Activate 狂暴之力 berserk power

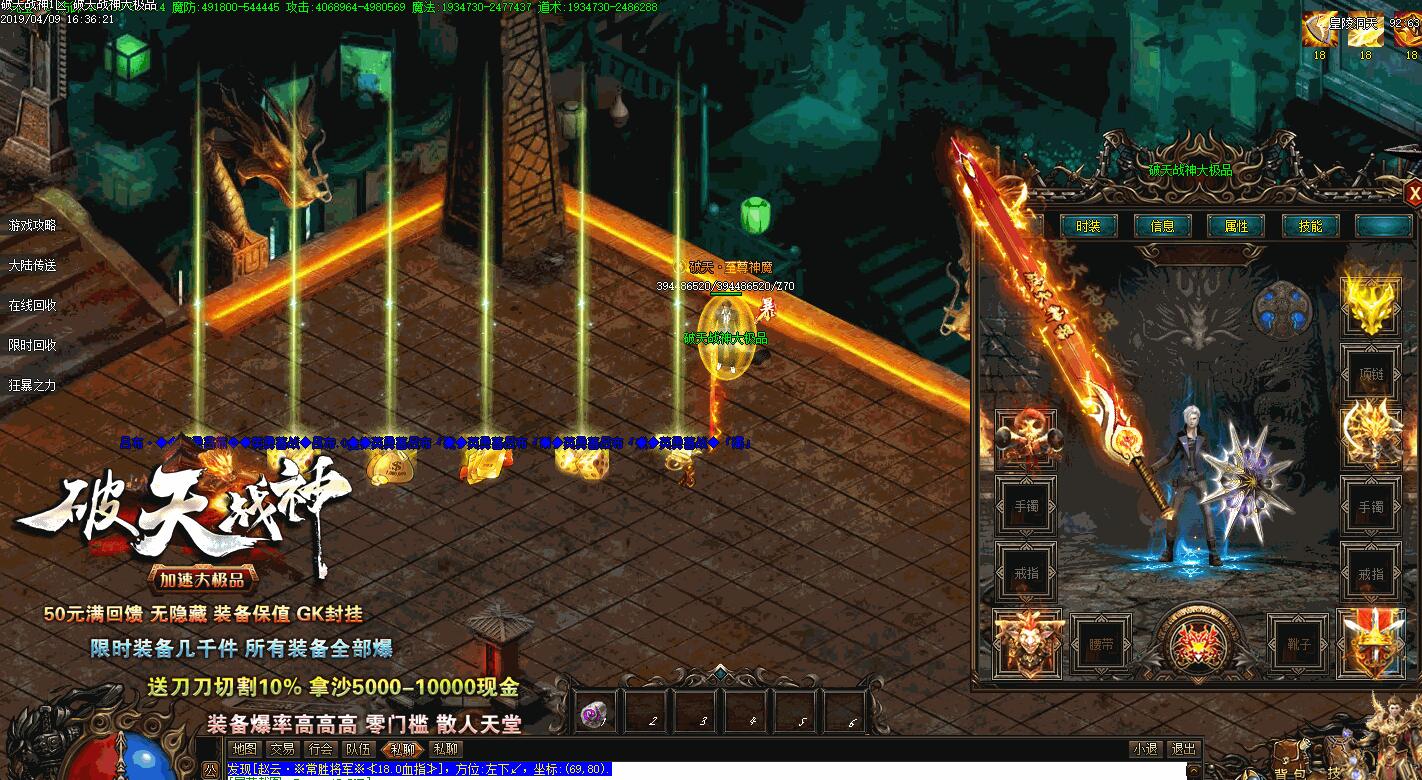pyautogui.click(x=33, y=385)
